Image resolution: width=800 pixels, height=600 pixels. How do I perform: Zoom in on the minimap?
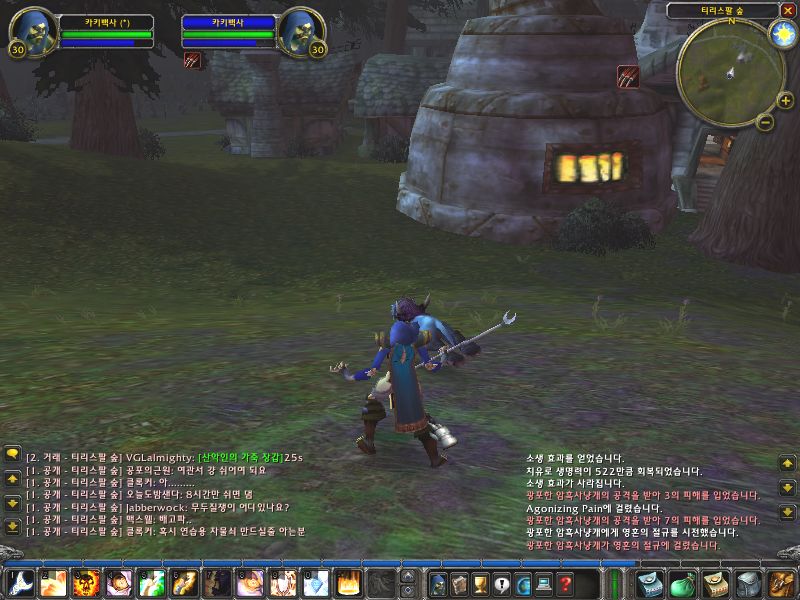point(785,100)
